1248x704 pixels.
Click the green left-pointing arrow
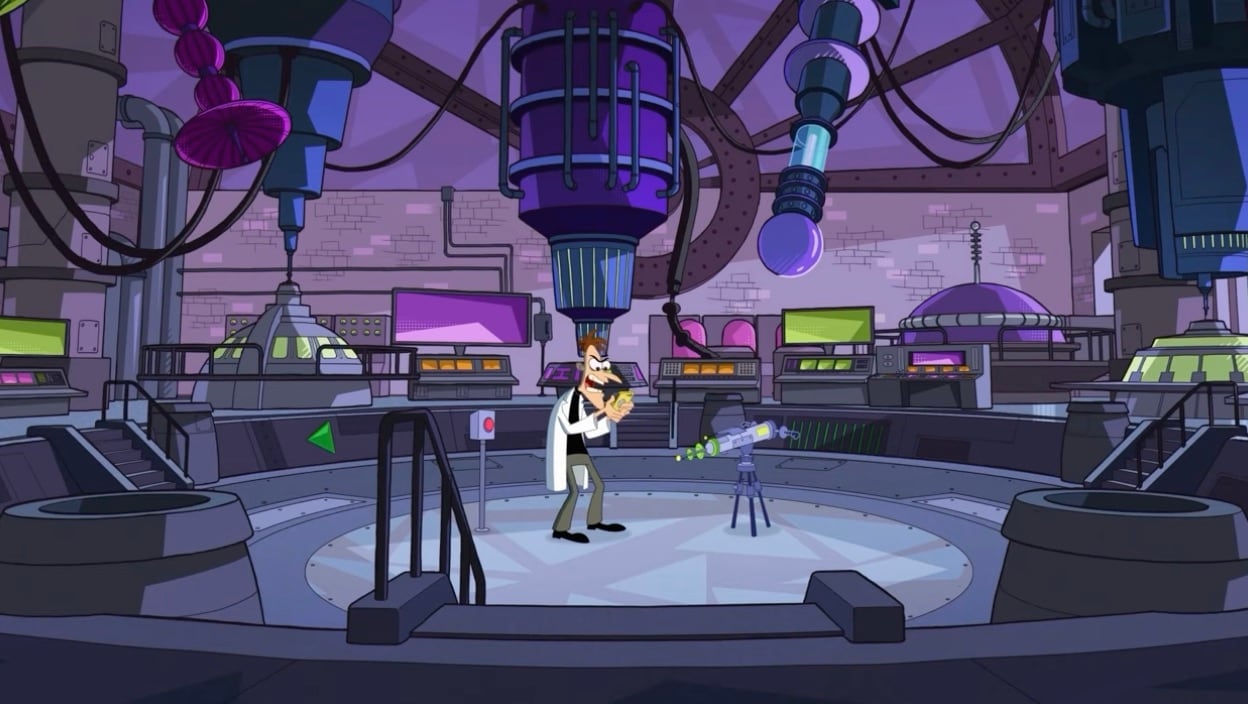coord(322,436)
